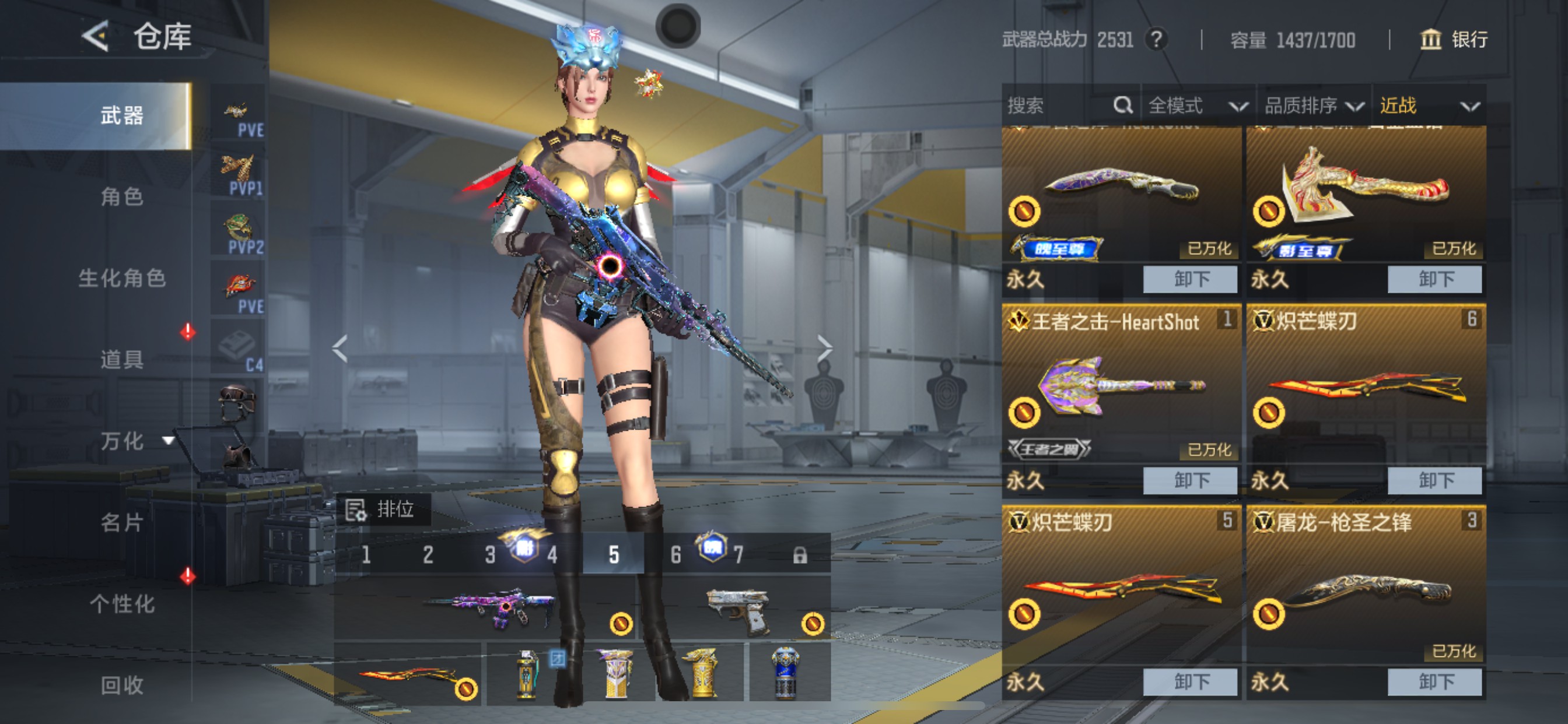Rotate character with right arrow

(825, 349)
